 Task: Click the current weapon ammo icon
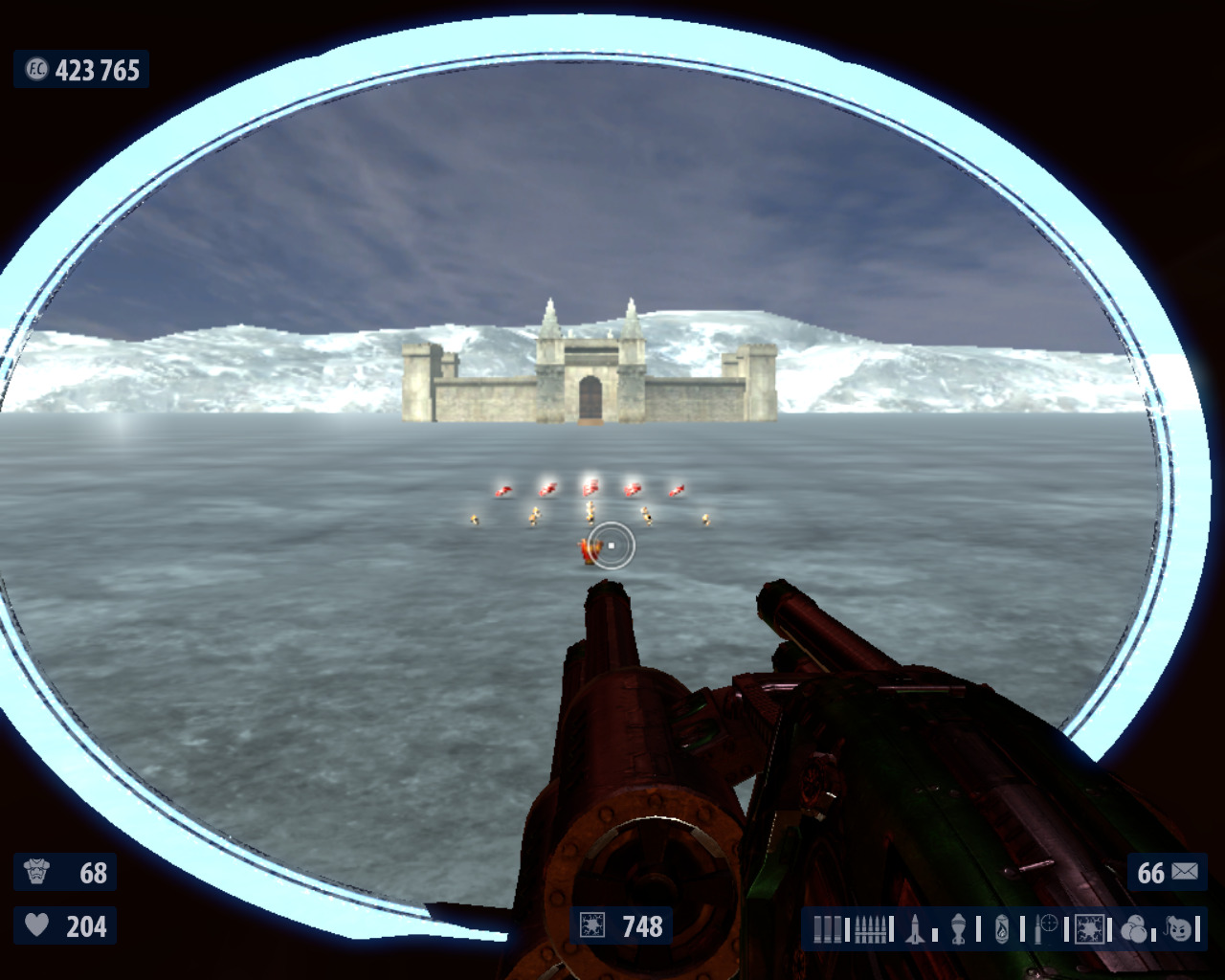592,925
